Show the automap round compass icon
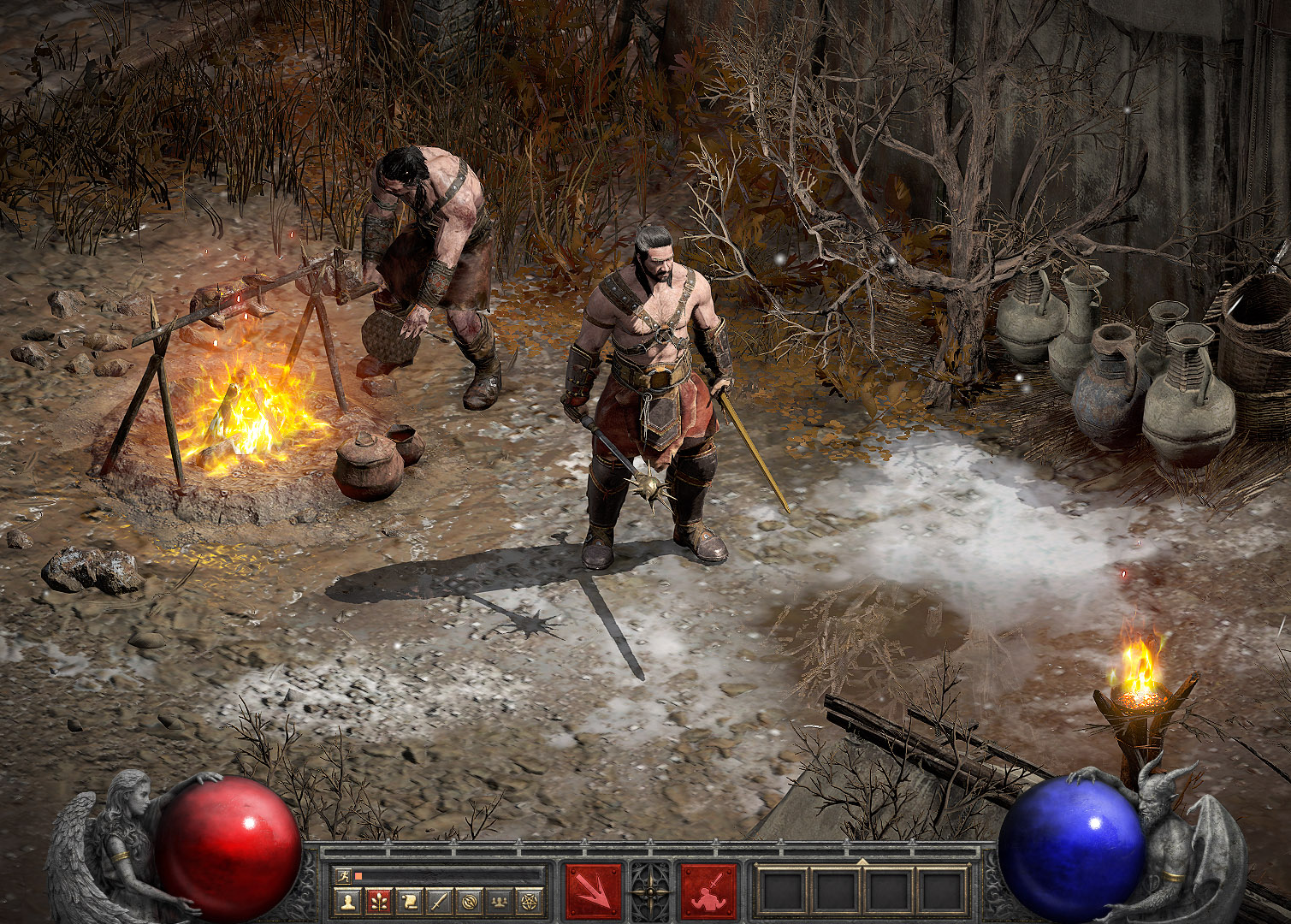Image resolution: width=1291 pixels, height=924 pixels. coord(468,900)
